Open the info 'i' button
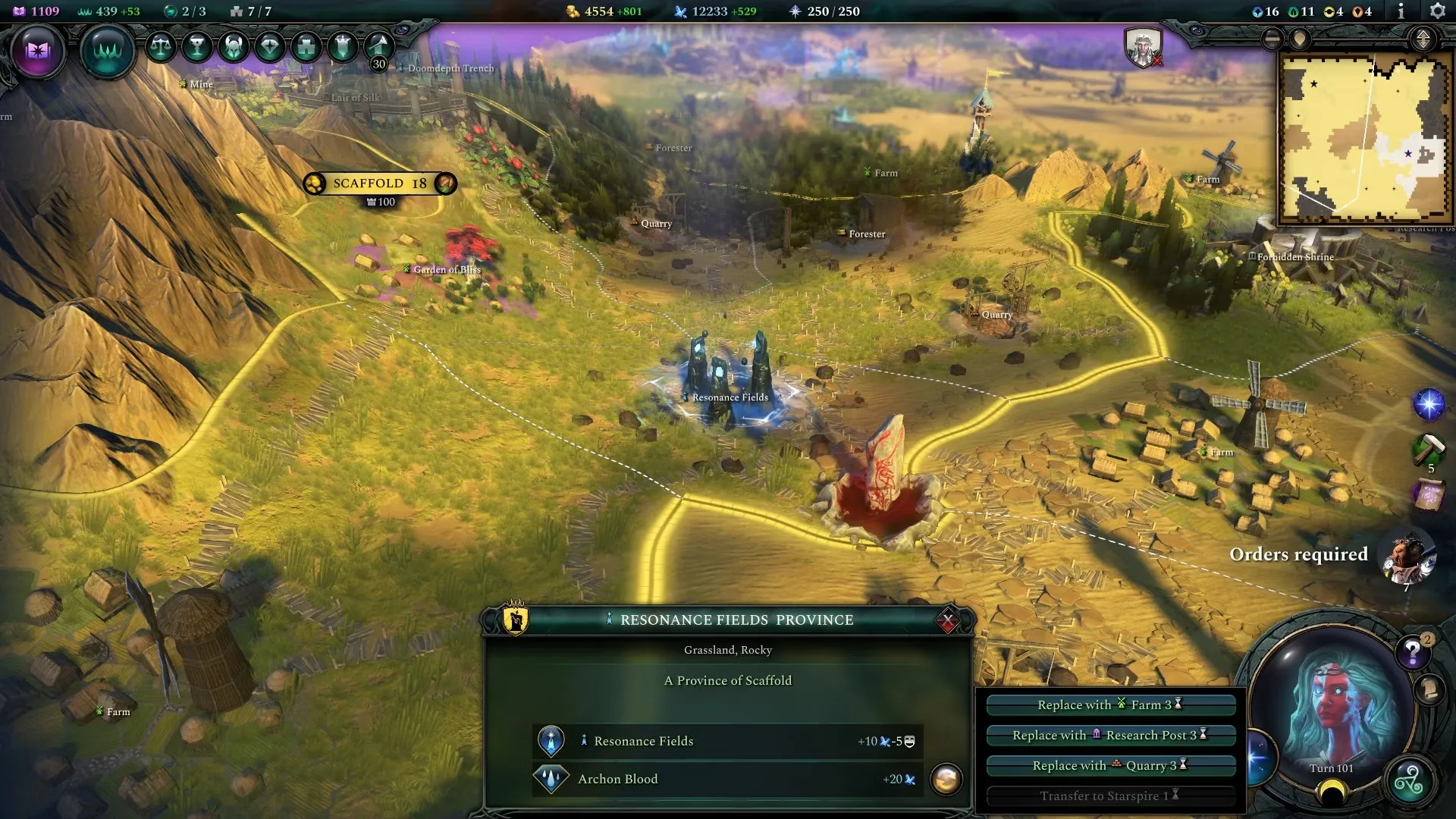The height and width of the screenshot is (819, 1456). click(1401, 11)
